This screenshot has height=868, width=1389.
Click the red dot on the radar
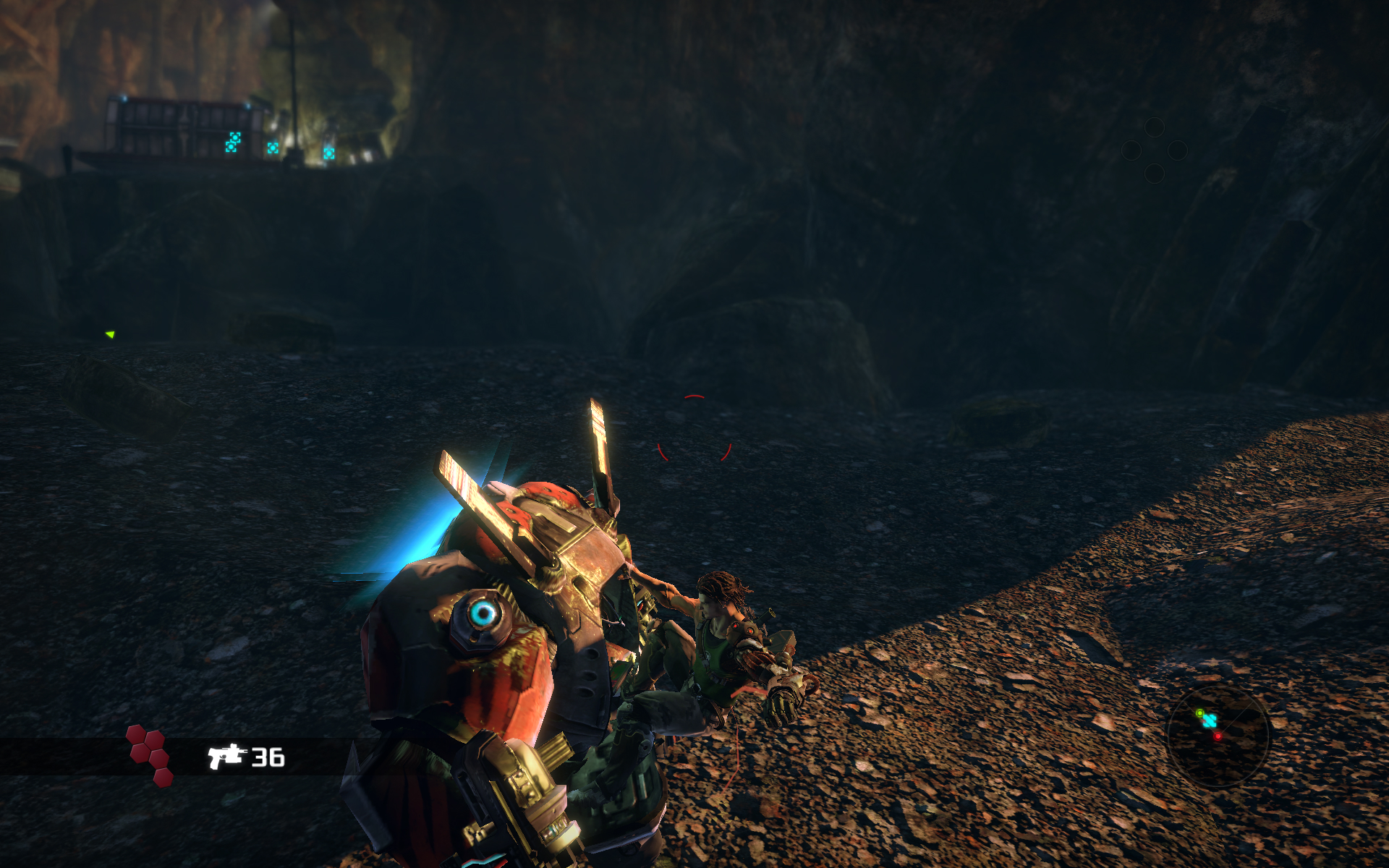(x=1218, y=736)
